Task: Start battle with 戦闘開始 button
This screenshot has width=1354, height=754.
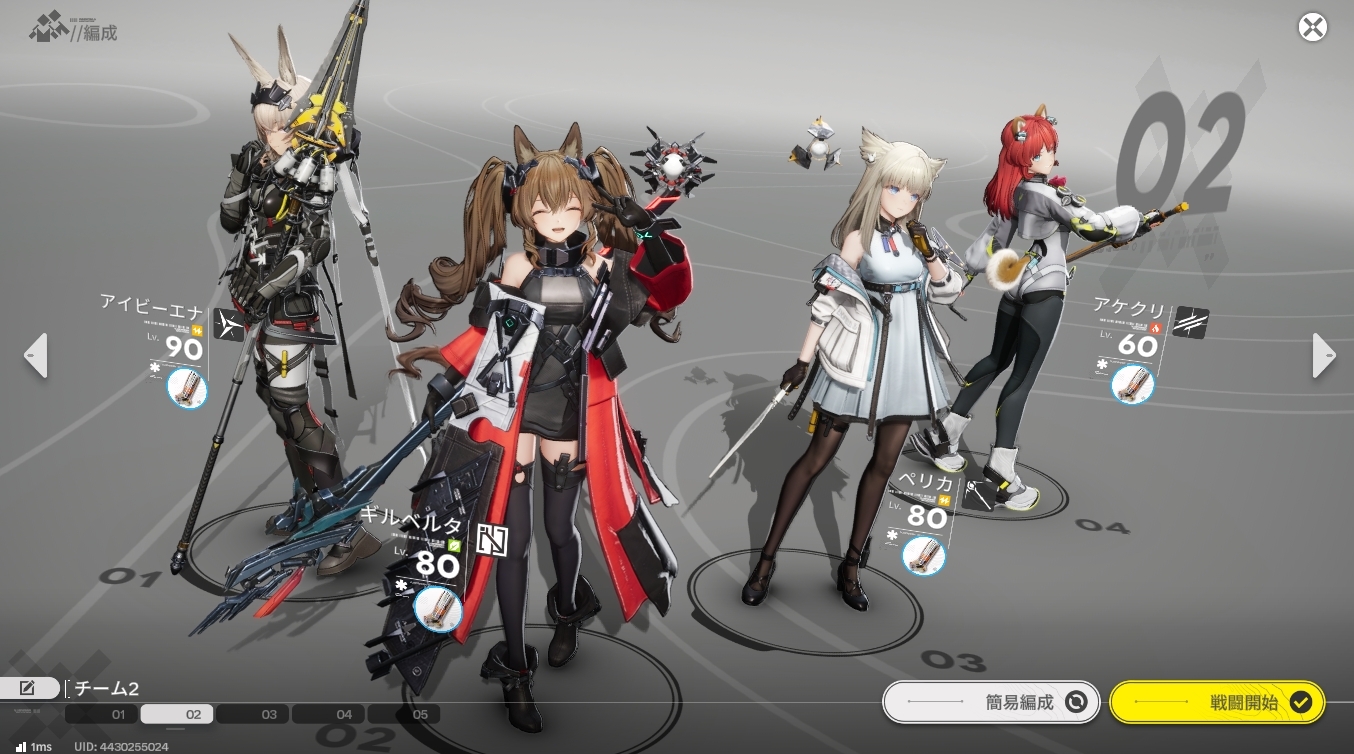Action: point(1217,702)
